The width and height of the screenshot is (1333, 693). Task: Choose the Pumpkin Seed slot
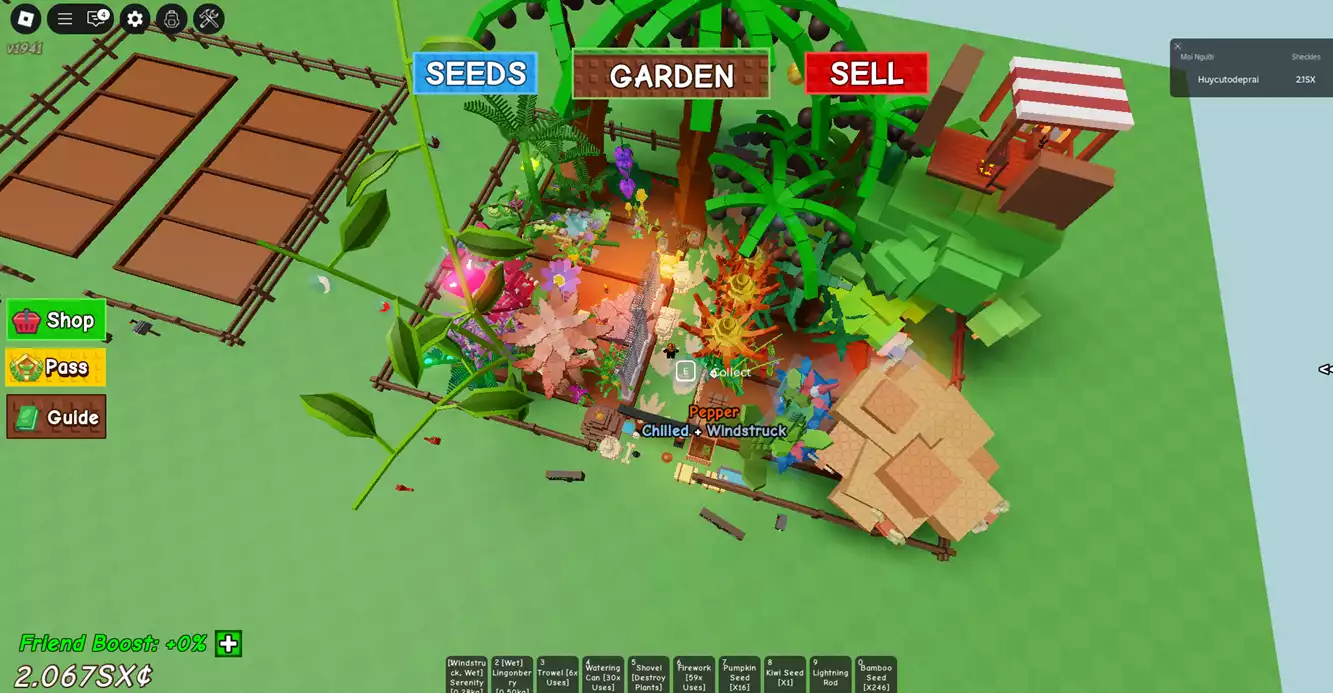pos(739,675)
